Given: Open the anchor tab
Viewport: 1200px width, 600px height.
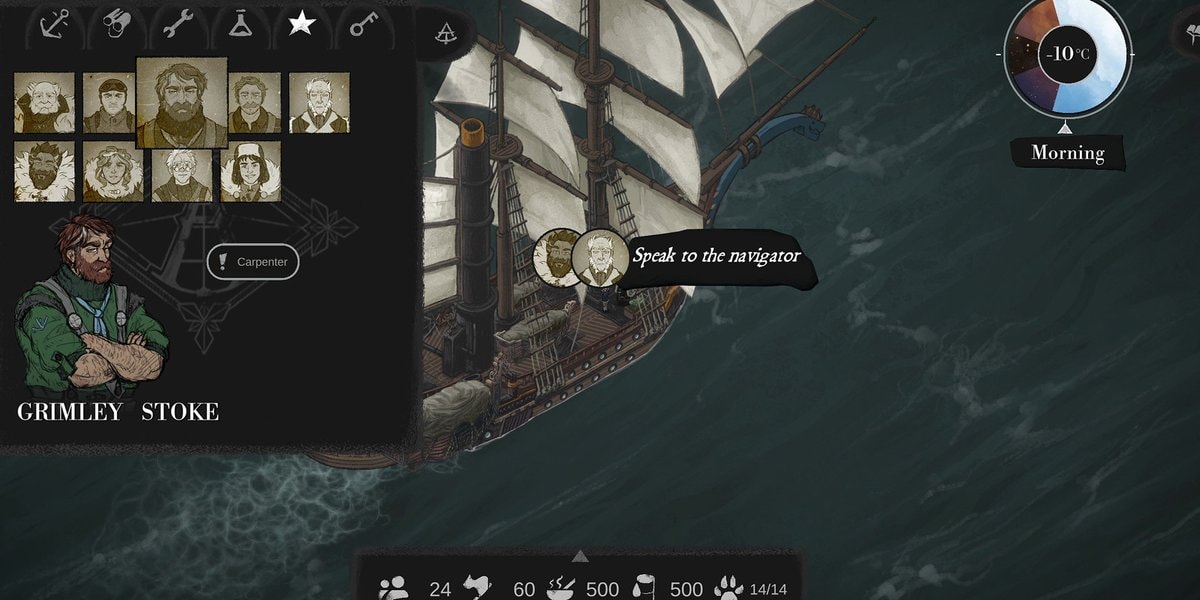Looking at the screenshot, I should tap(54, 24).
